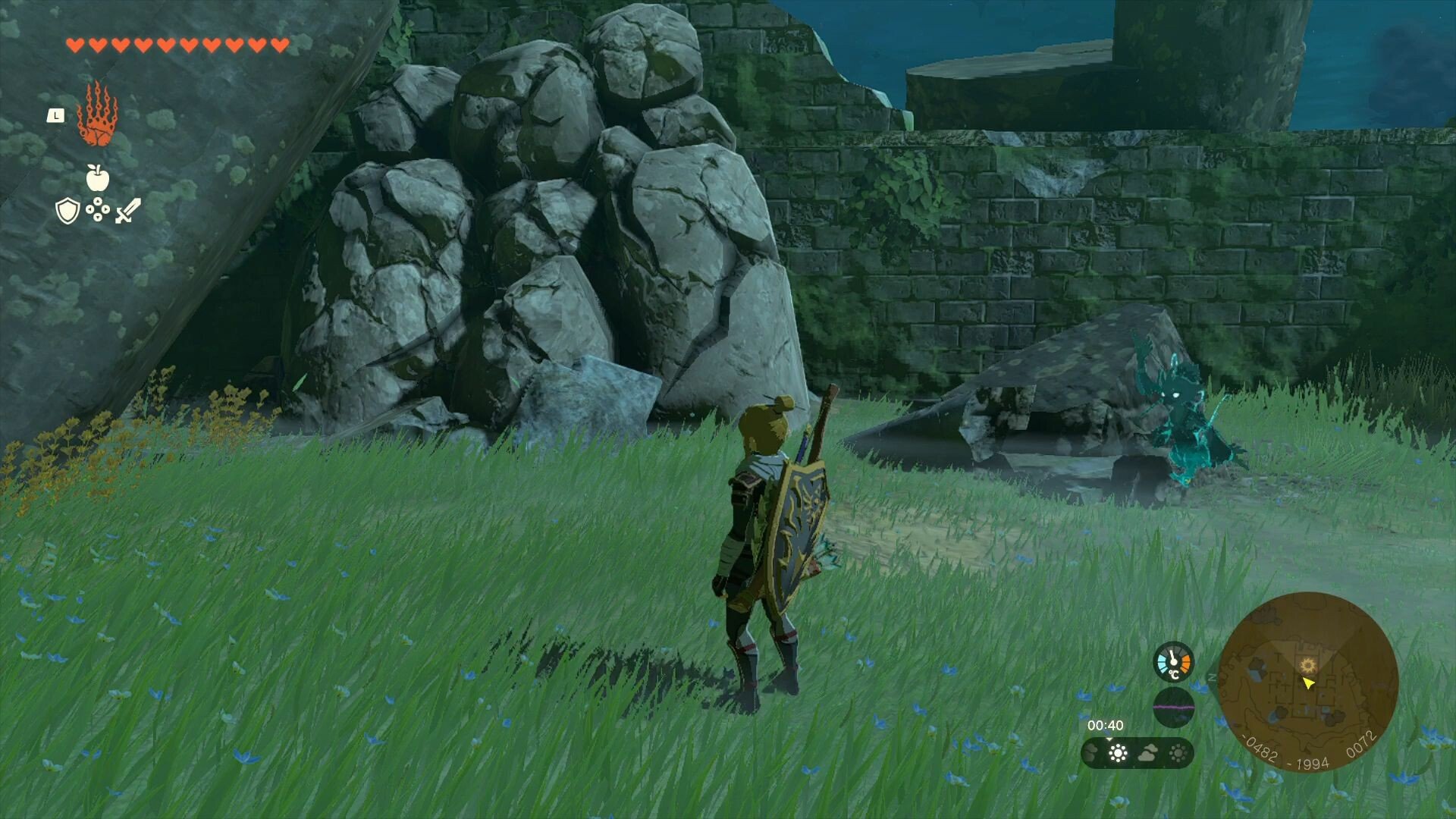Click the yellow player arrow on minimap
The height and width of the screenshot is (819, 1456).
1308,683
